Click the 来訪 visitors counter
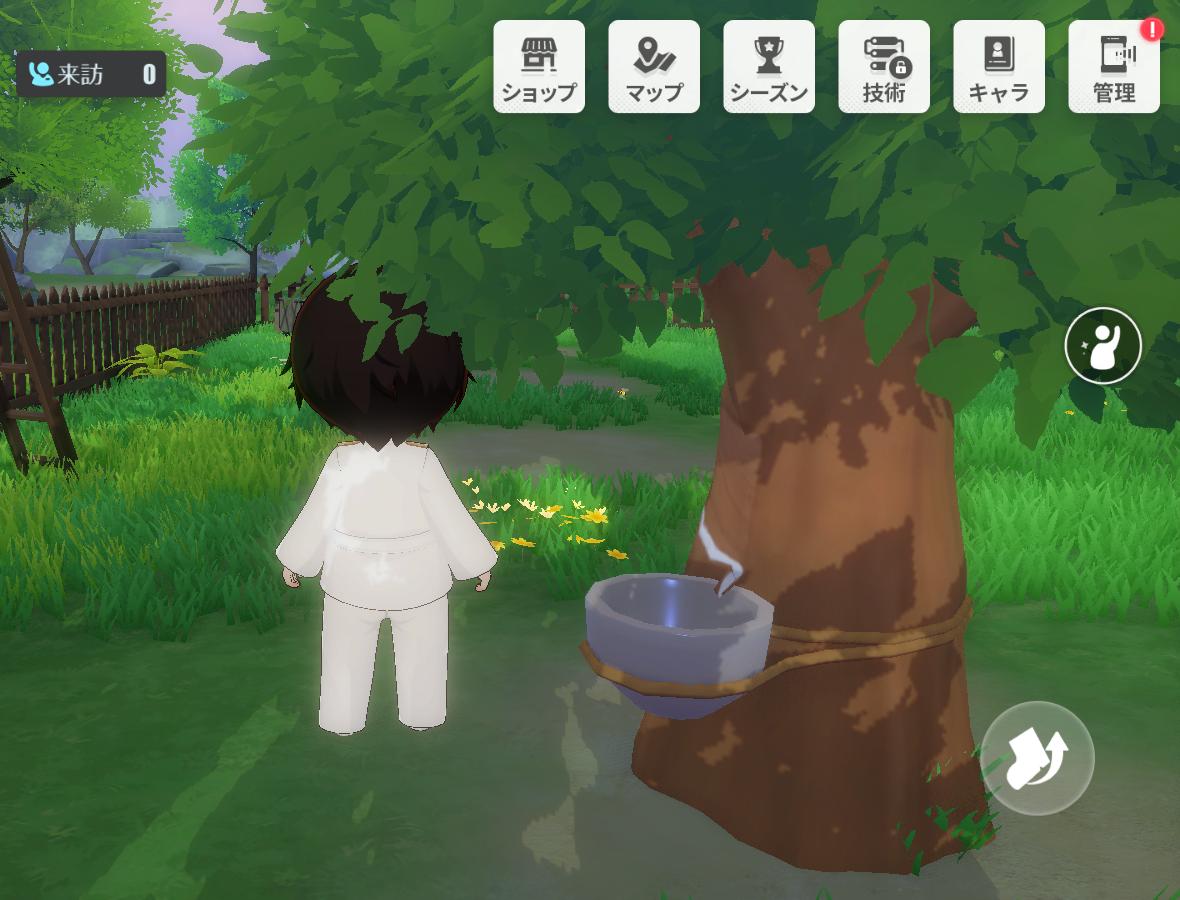This screenshot has width=1180, height=900. pyautogui.click(x=91, y=74)
